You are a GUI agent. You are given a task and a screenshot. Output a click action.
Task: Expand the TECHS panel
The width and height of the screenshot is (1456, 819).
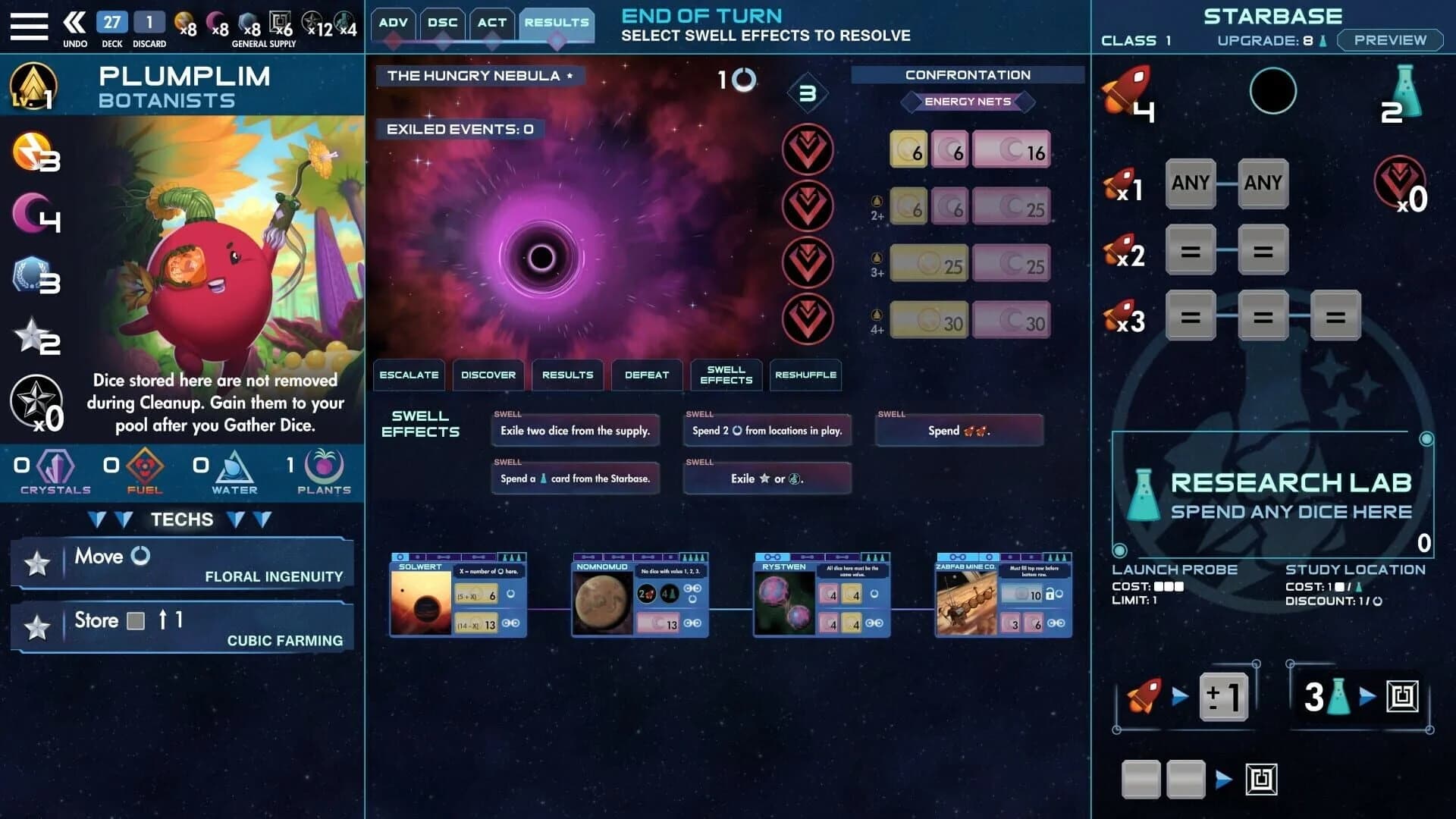[x=182, y=519]
